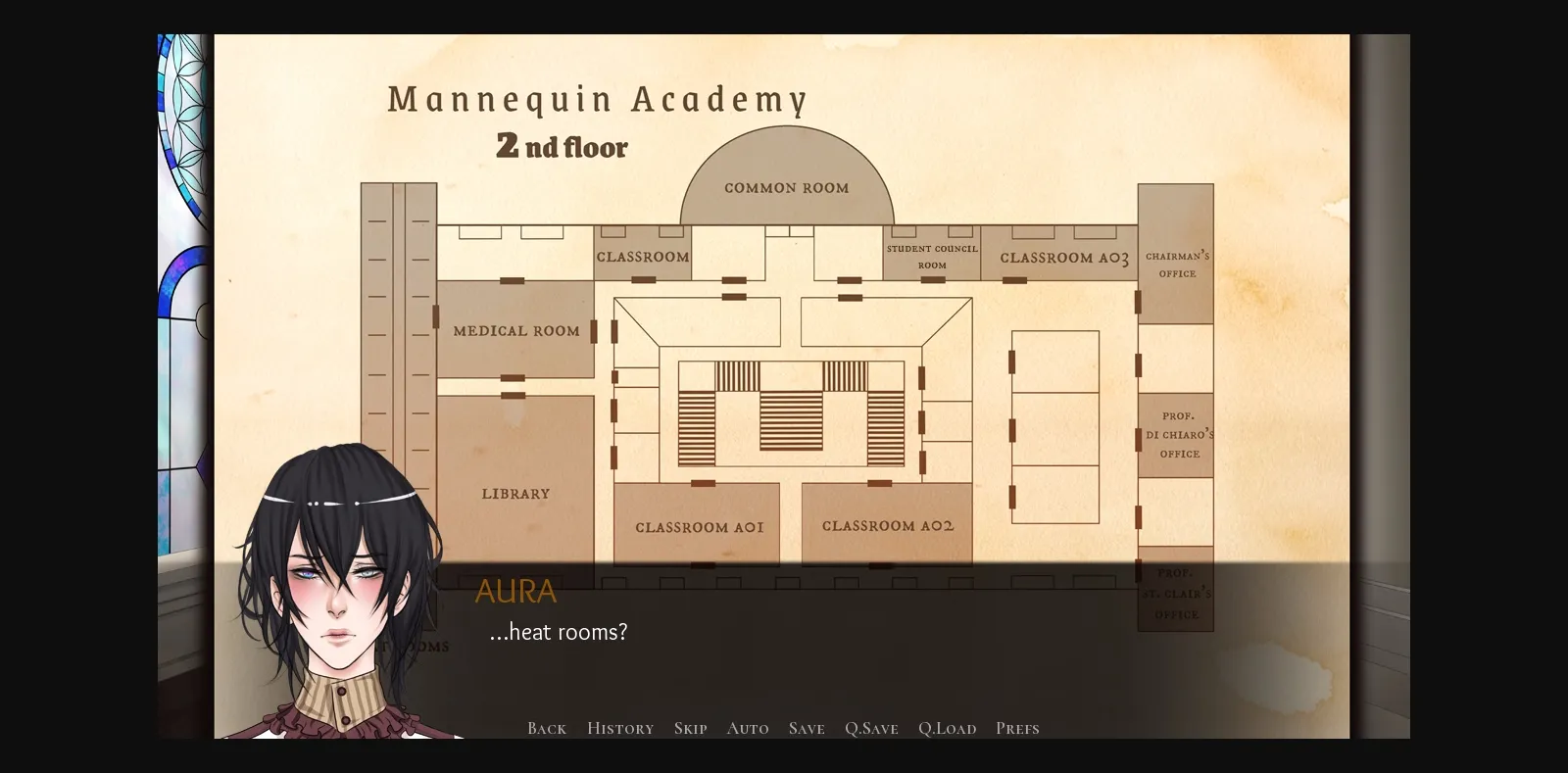Select Classroom A01 on the map
This screenshot has height=773, width=1568.
click(698, 525)
